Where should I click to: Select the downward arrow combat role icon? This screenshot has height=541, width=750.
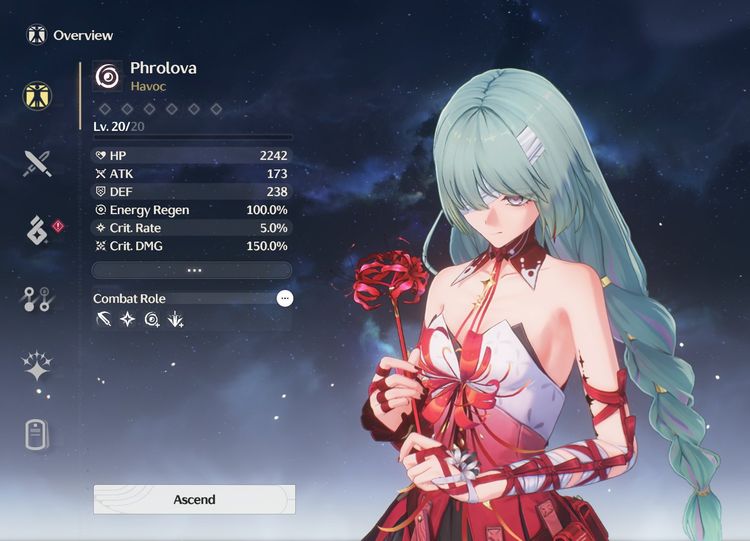(176, 320)
